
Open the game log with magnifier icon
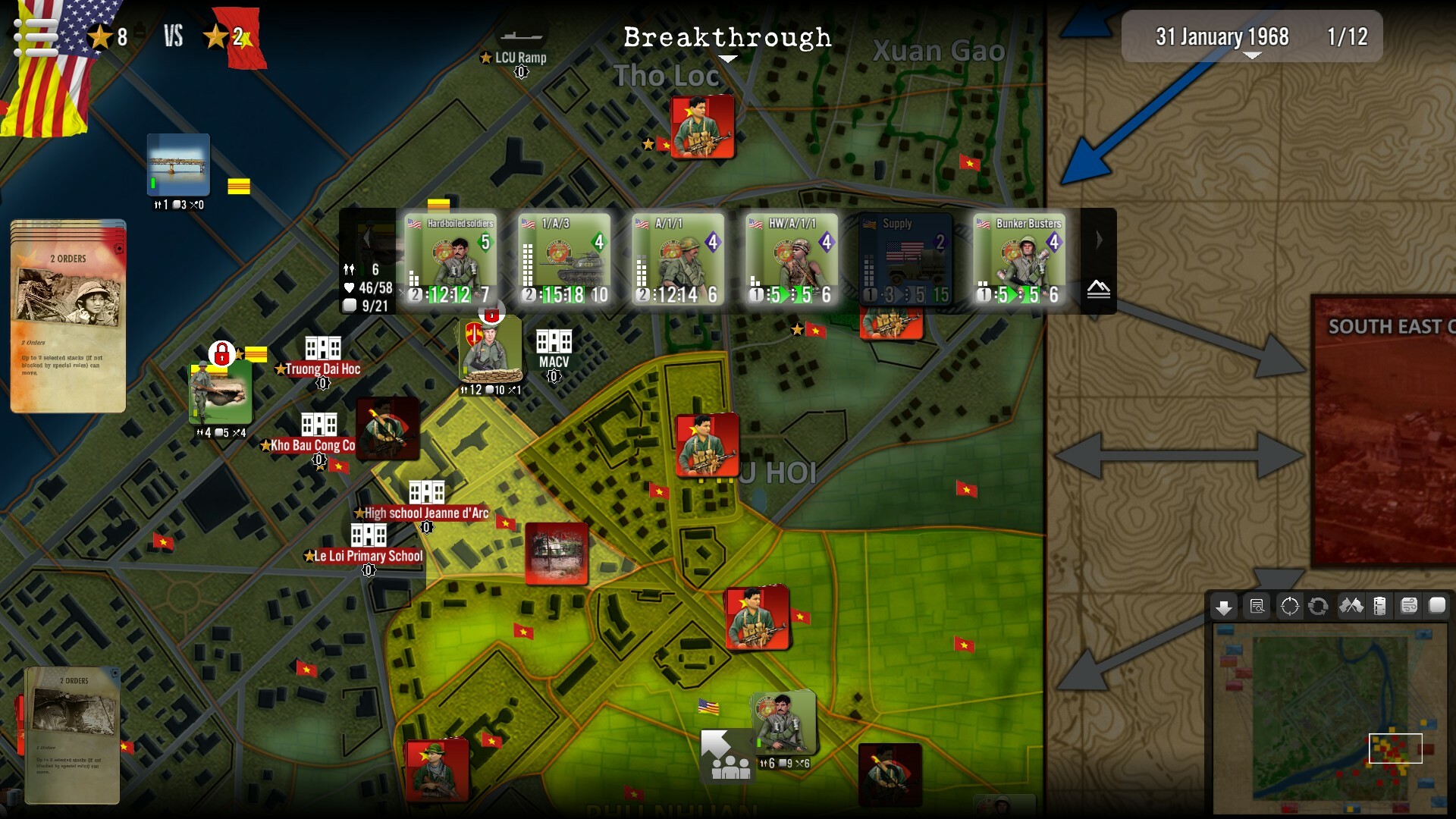click(1258, 606)
